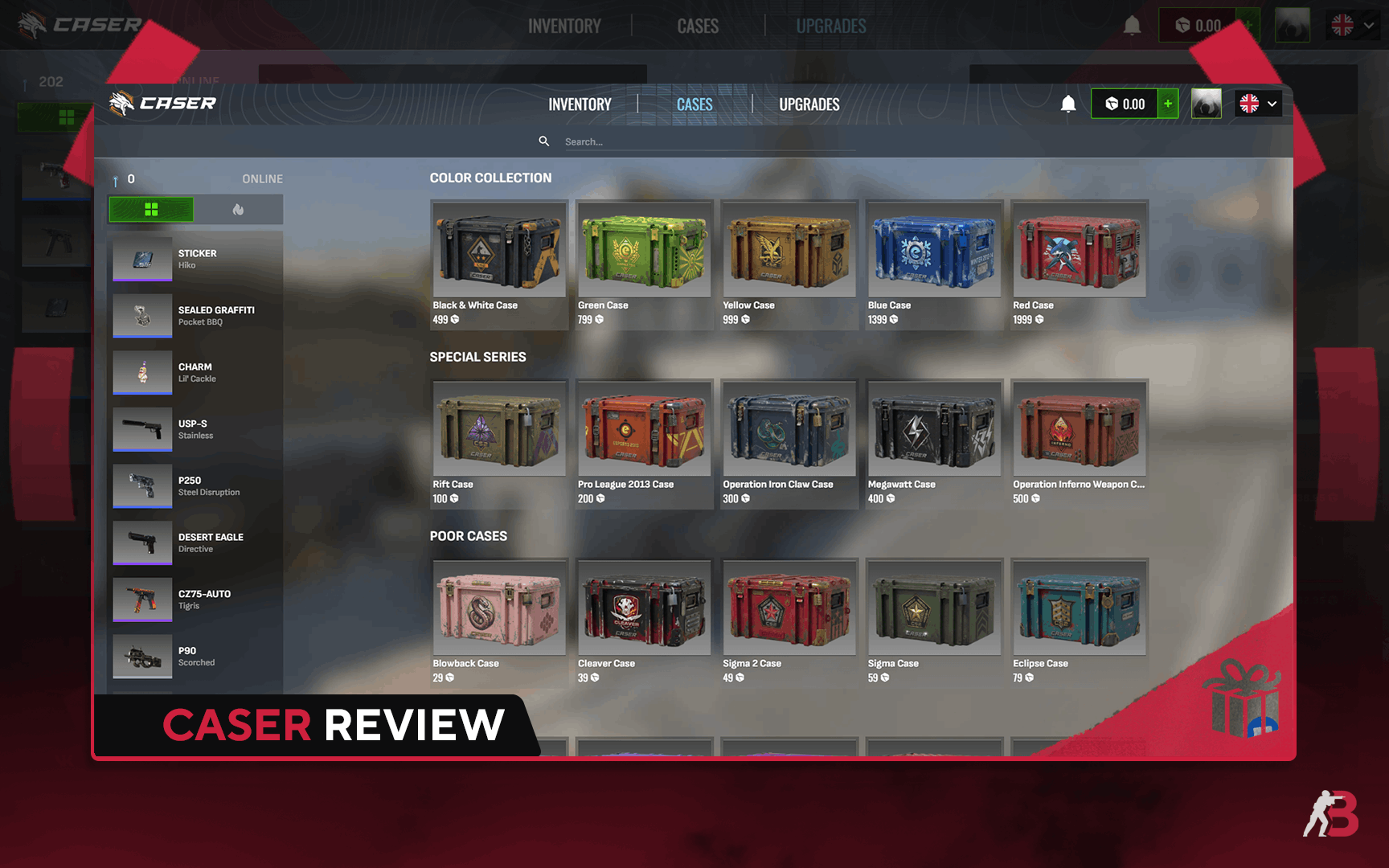
Task: View the USP-S Stainless drop
Action: 197,429
